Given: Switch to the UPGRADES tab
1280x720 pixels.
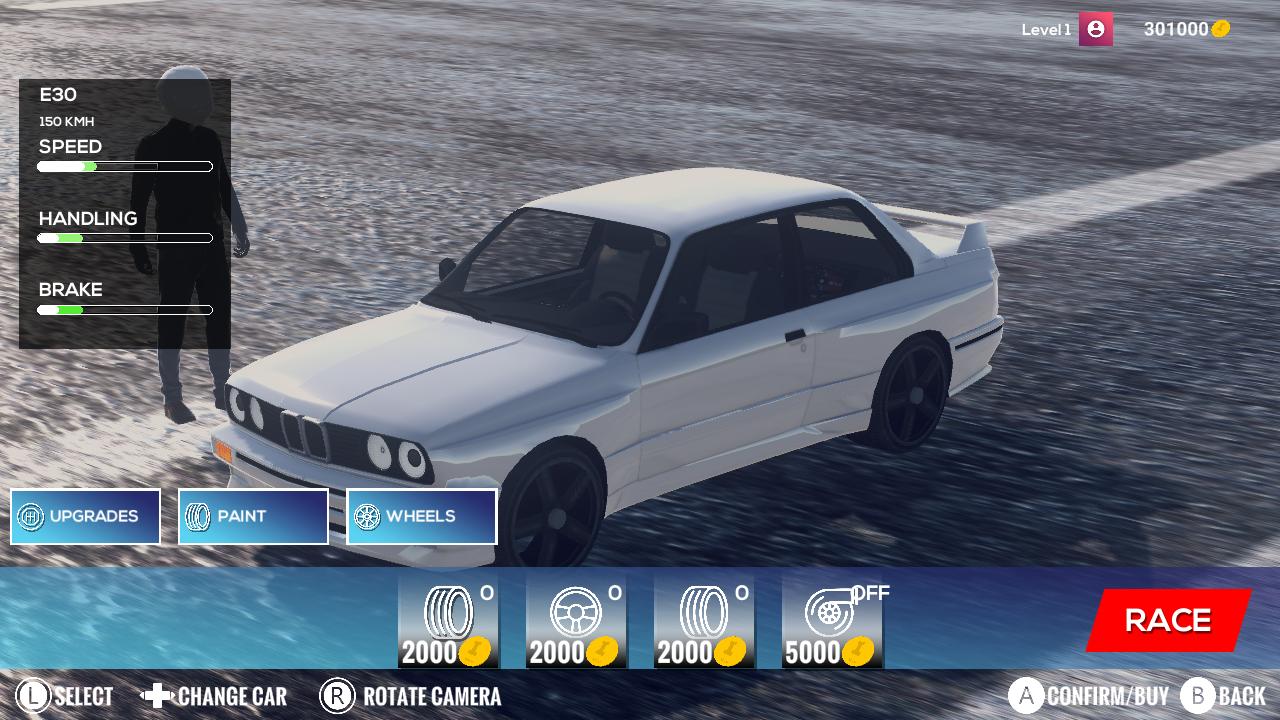Looking at the screenshot, I should tap(85, 516).
